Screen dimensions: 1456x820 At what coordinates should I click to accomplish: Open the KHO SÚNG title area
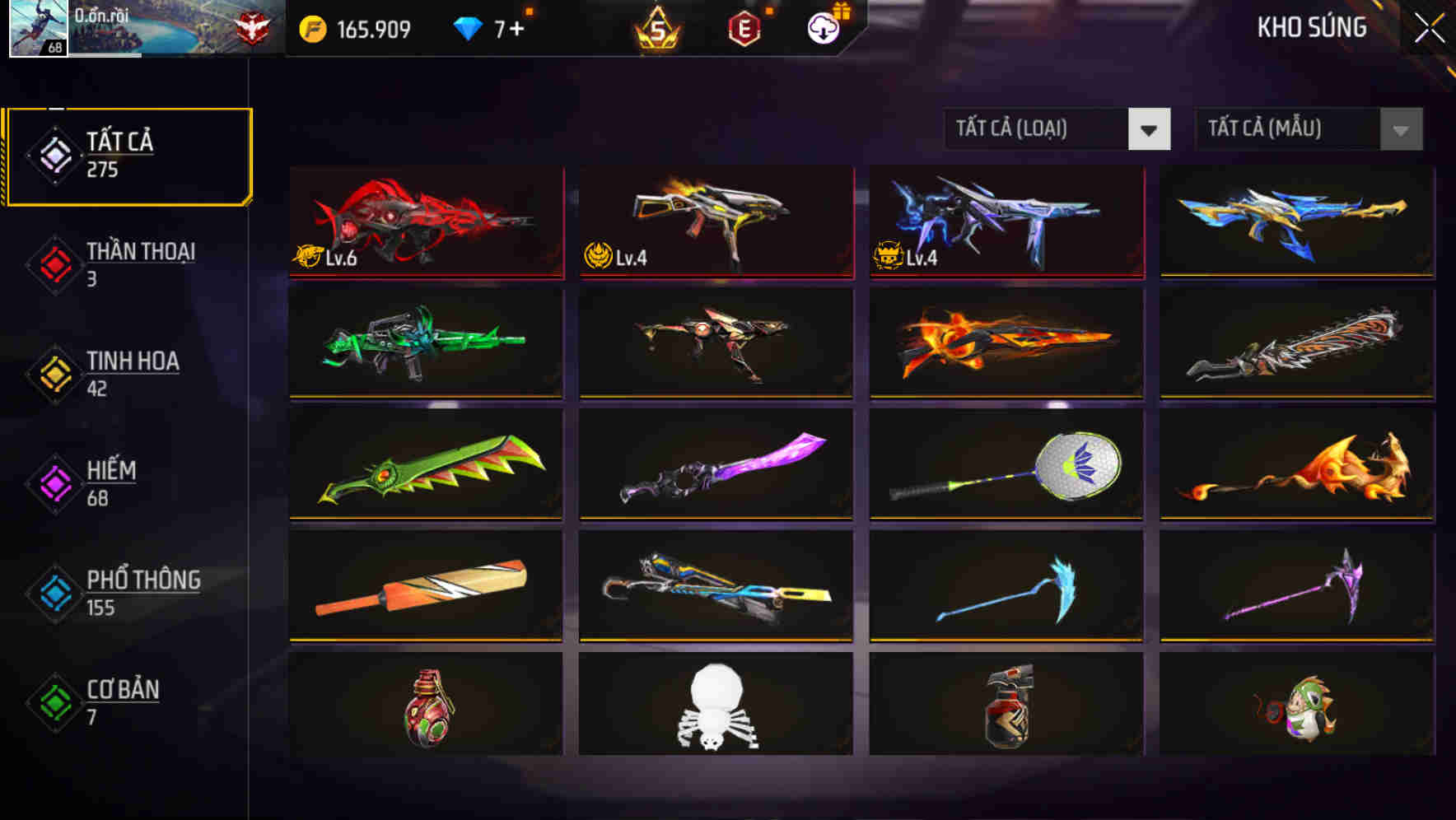pos(1310,27)
